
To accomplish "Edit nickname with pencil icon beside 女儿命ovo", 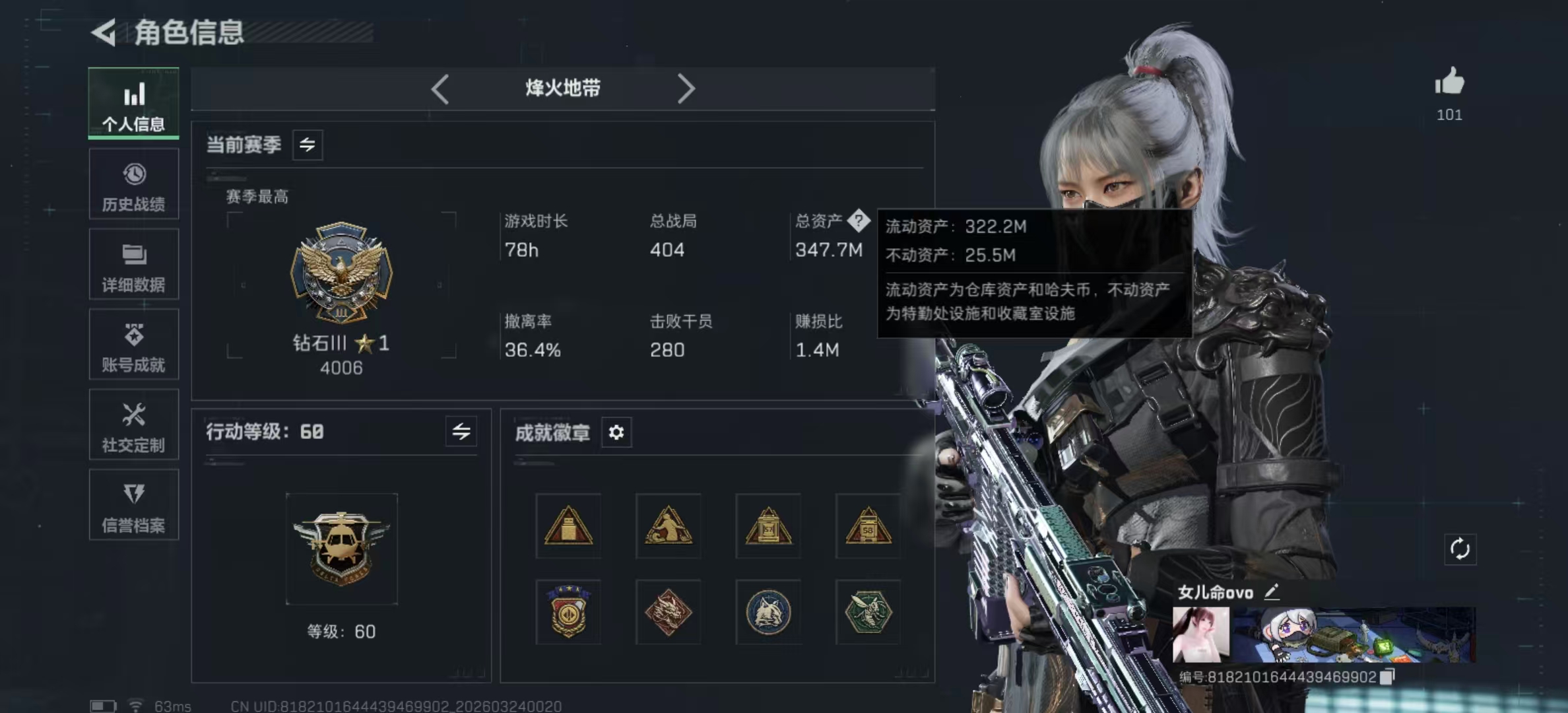I will 1271,593.
